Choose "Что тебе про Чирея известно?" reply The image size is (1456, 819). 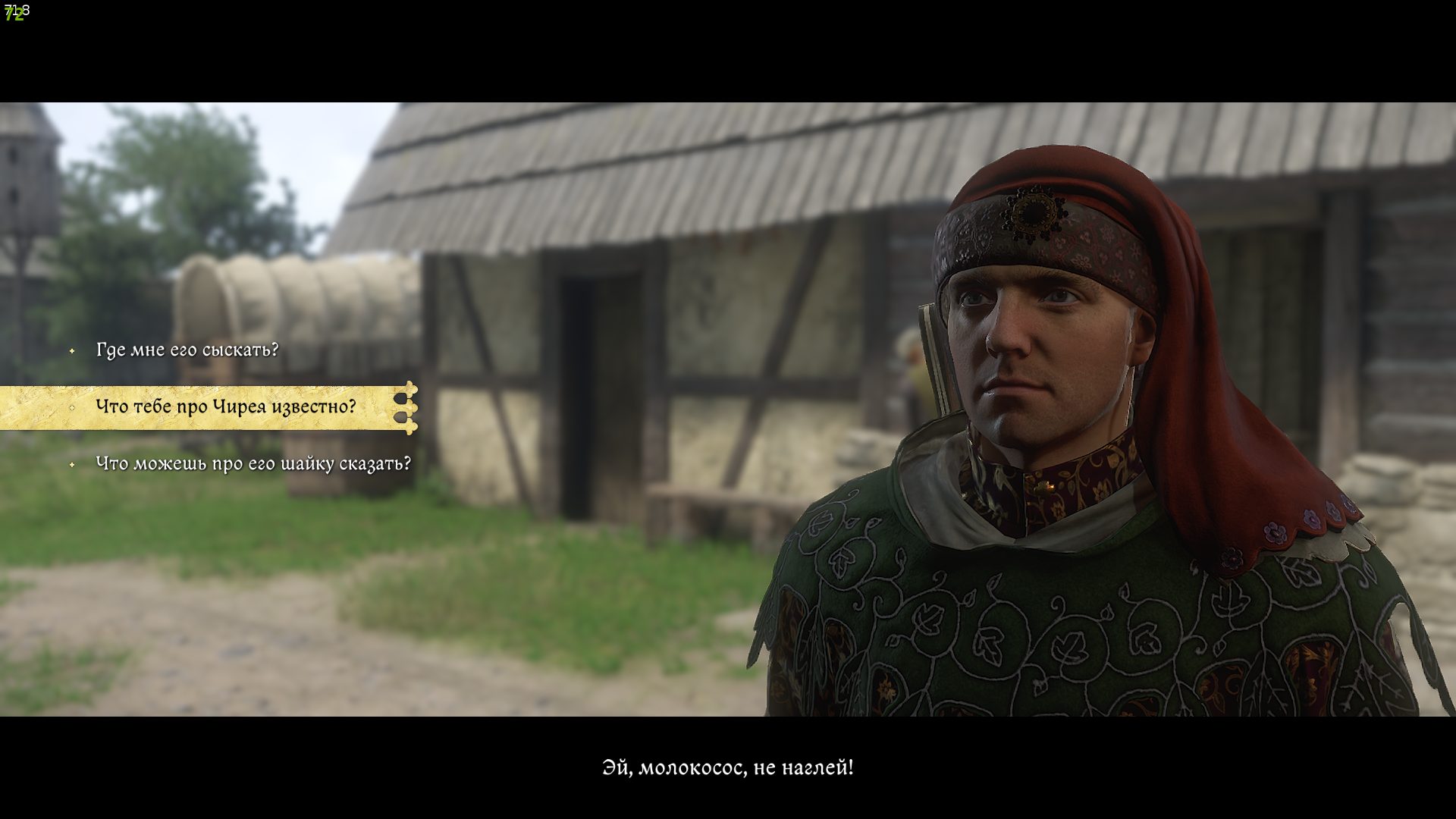(x=225, y=407)
